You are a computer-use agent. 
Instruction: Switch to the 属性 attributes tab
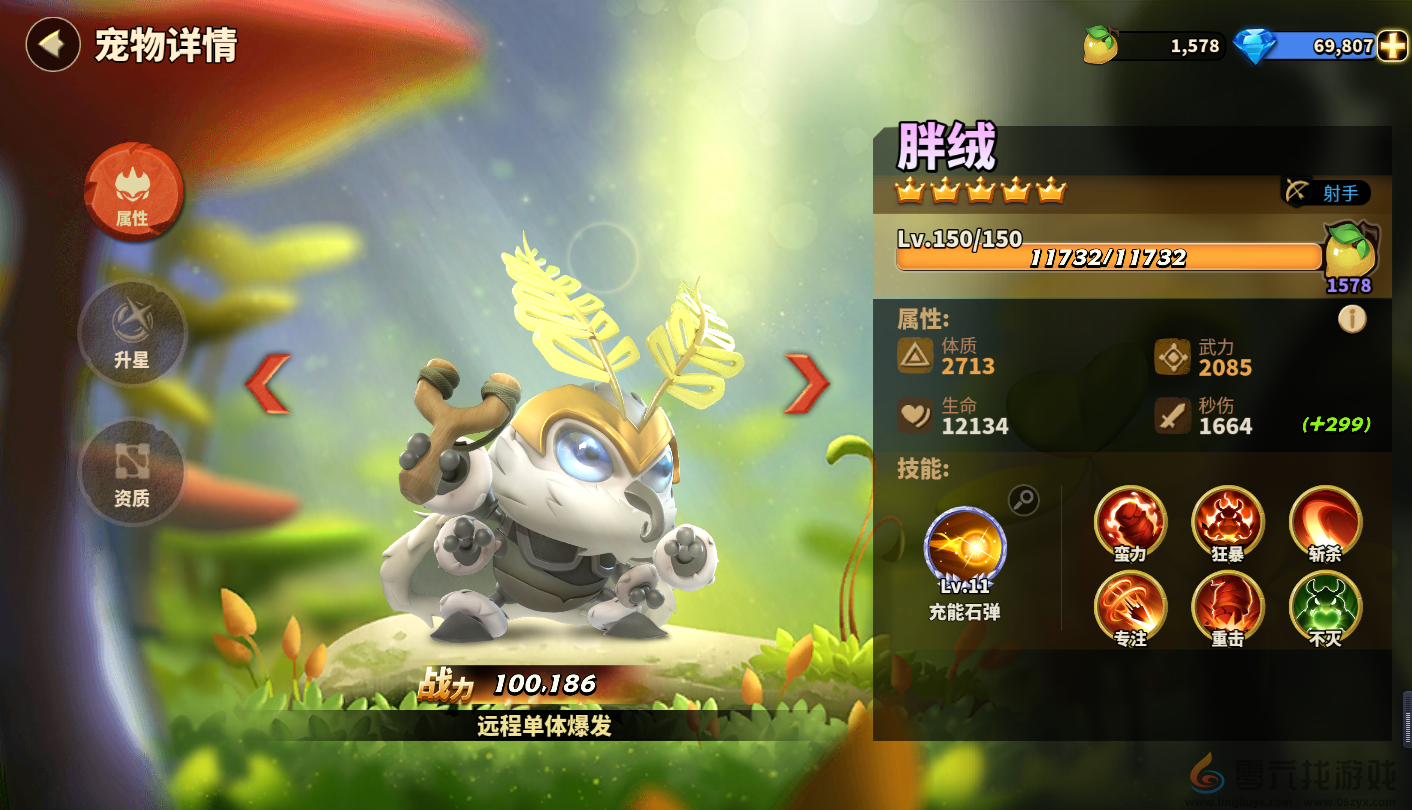click(133, 192)
